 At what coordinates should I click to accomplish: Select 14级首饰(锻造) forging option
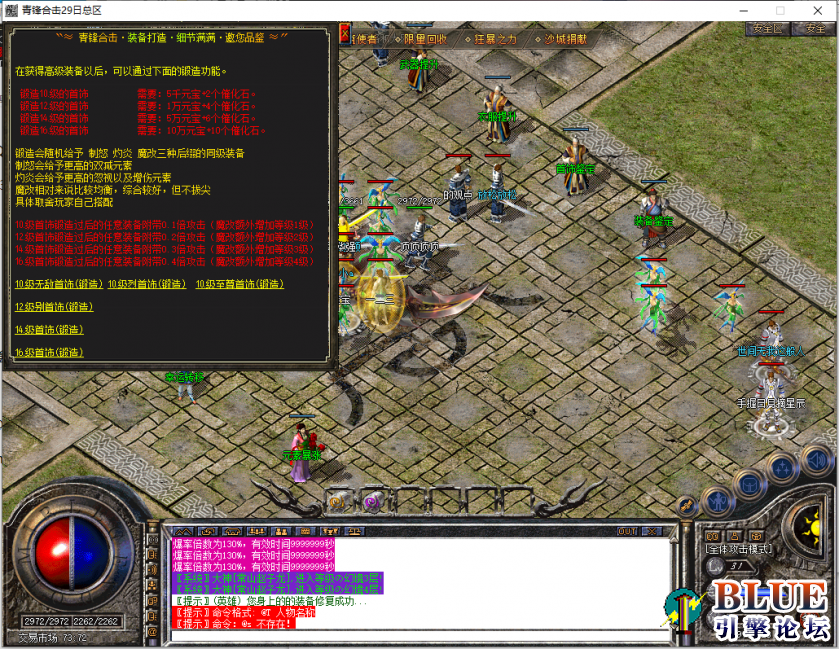(48, 330)
